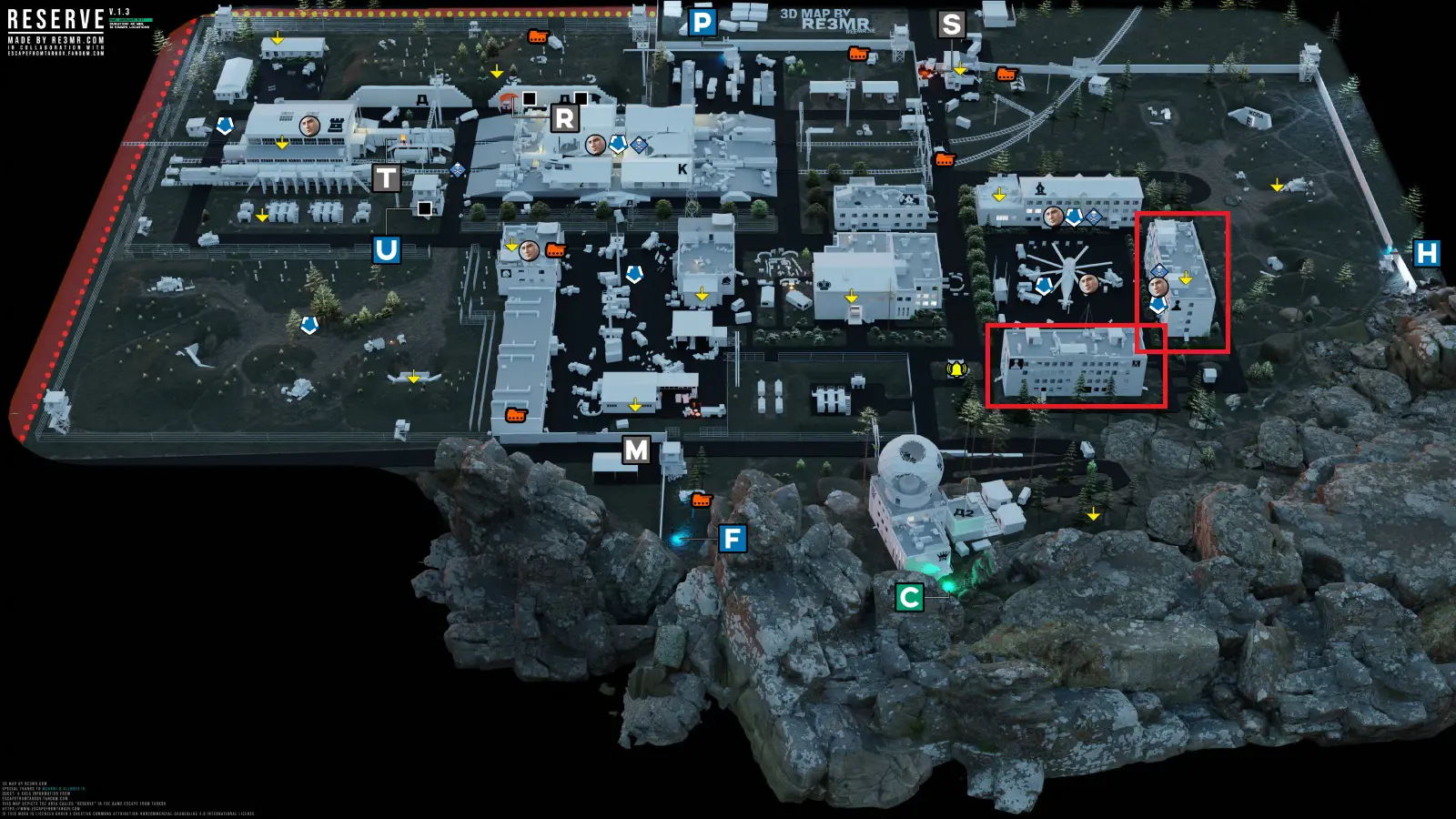Screen dimensions: 1456x819
Task: Choose the green C map marker
Action: 909,597
